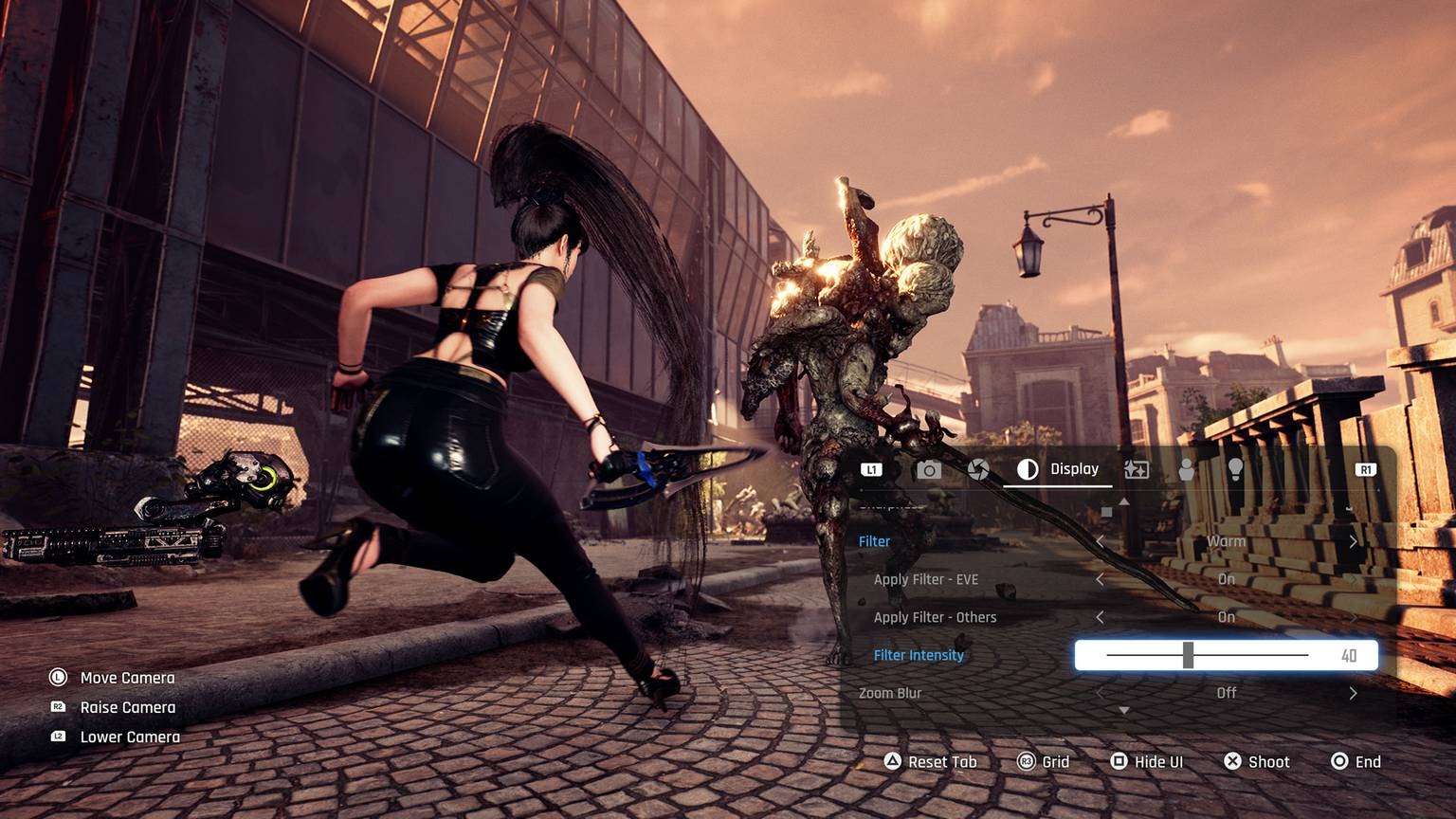This screenshot has width=1456, height=819.
Task: Switch to the Display tab
Action: (1073, 468)
